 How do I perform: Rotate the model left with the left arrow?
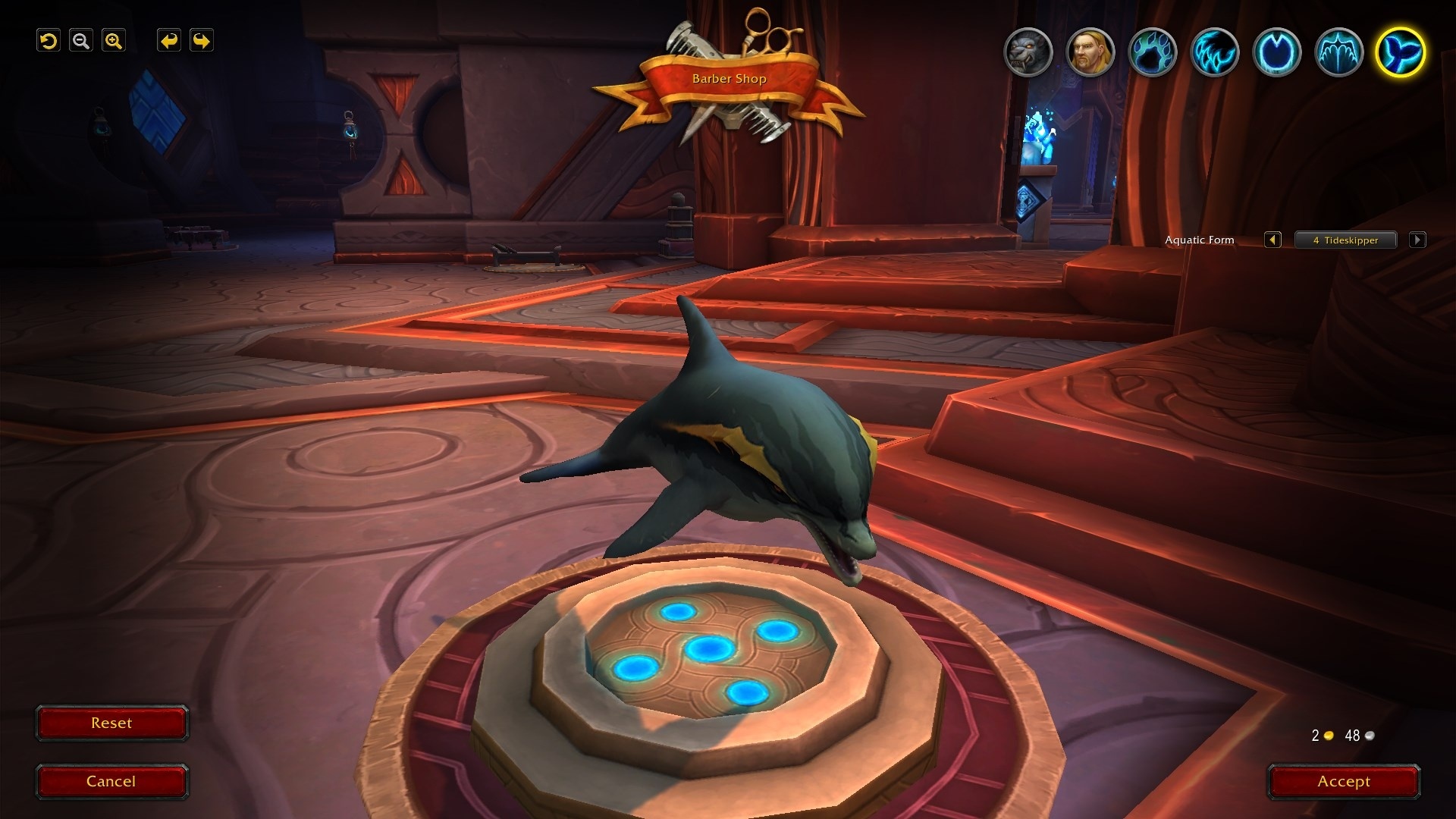(x=168, y=41)
